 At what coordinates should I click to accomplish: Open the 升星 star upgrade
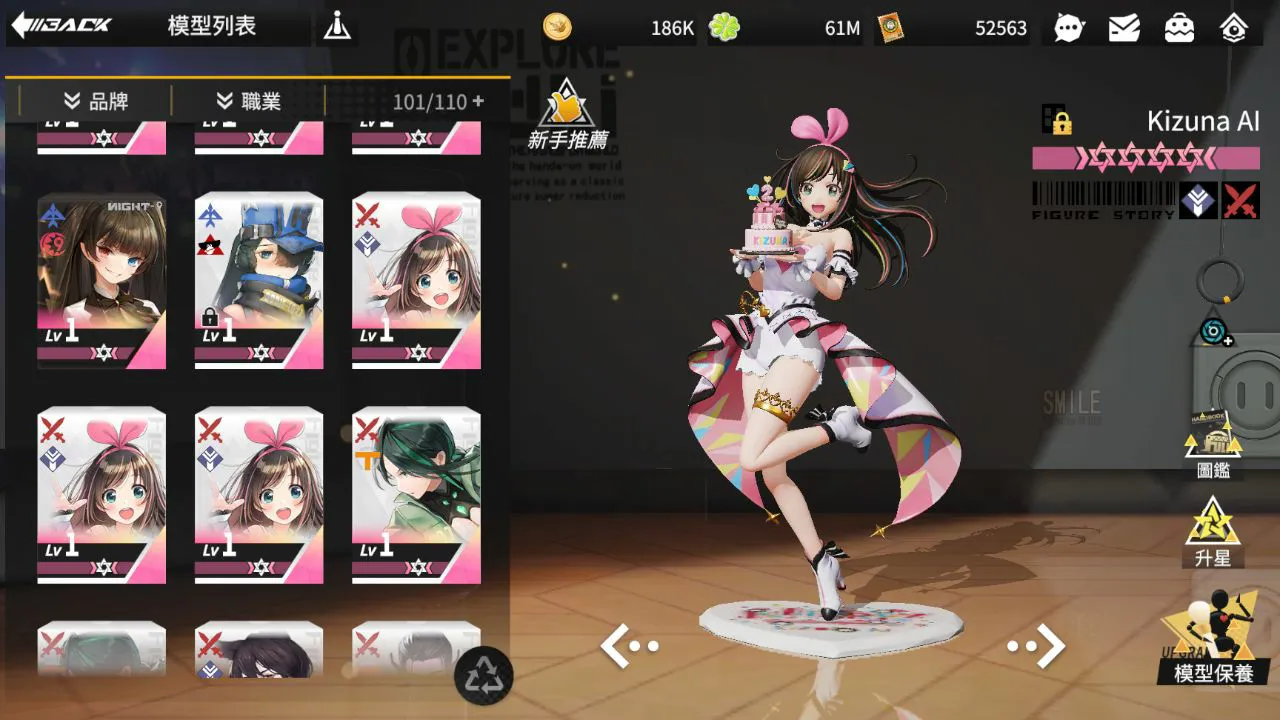tap(1213, 530)
